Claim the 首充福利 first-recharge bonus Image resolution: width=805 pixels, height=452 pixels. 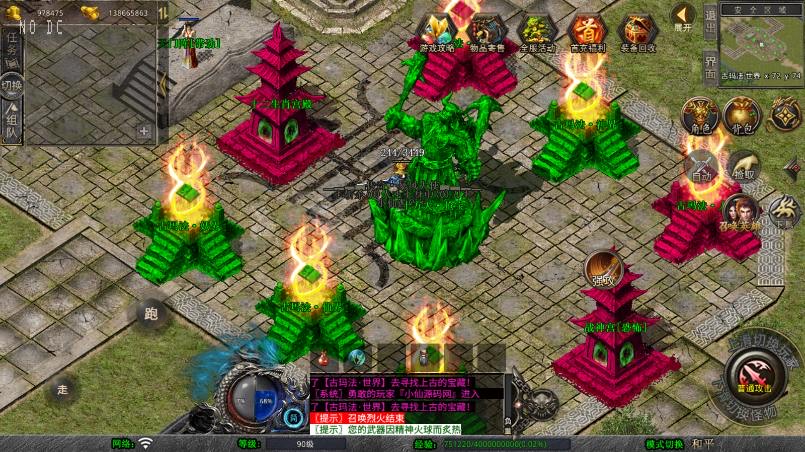coord(587,32)
